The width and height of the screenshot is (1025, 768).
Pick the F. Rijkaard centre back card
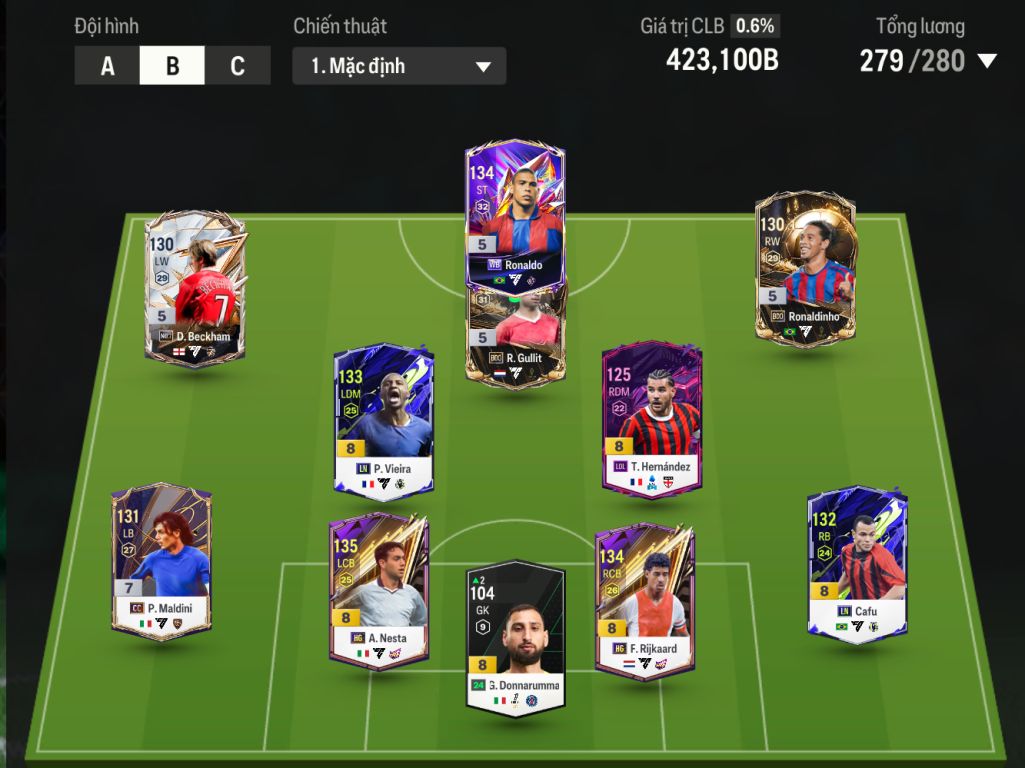[x=645, y=600]
